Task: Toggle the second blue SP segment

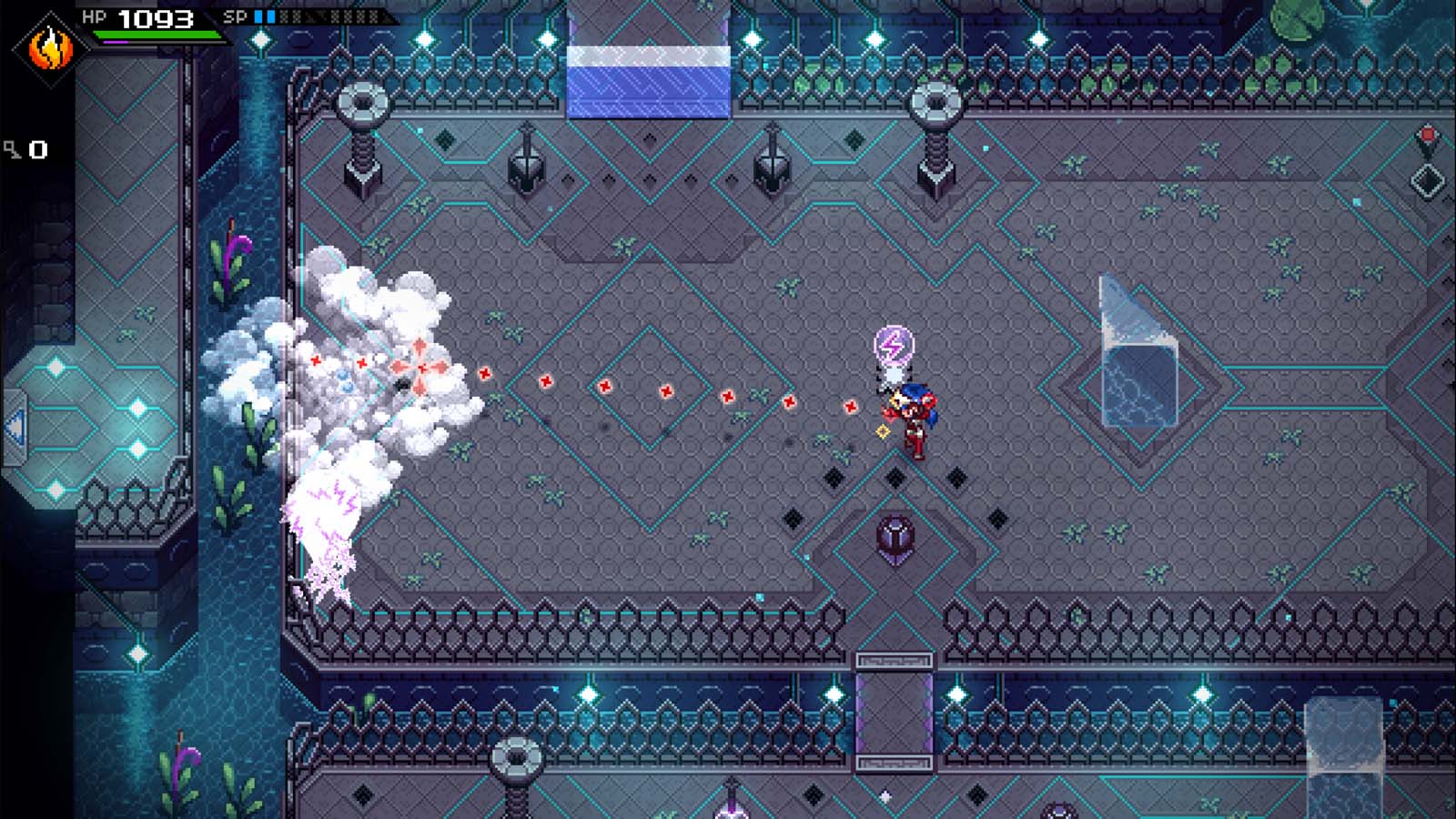Action: (269, 15)
